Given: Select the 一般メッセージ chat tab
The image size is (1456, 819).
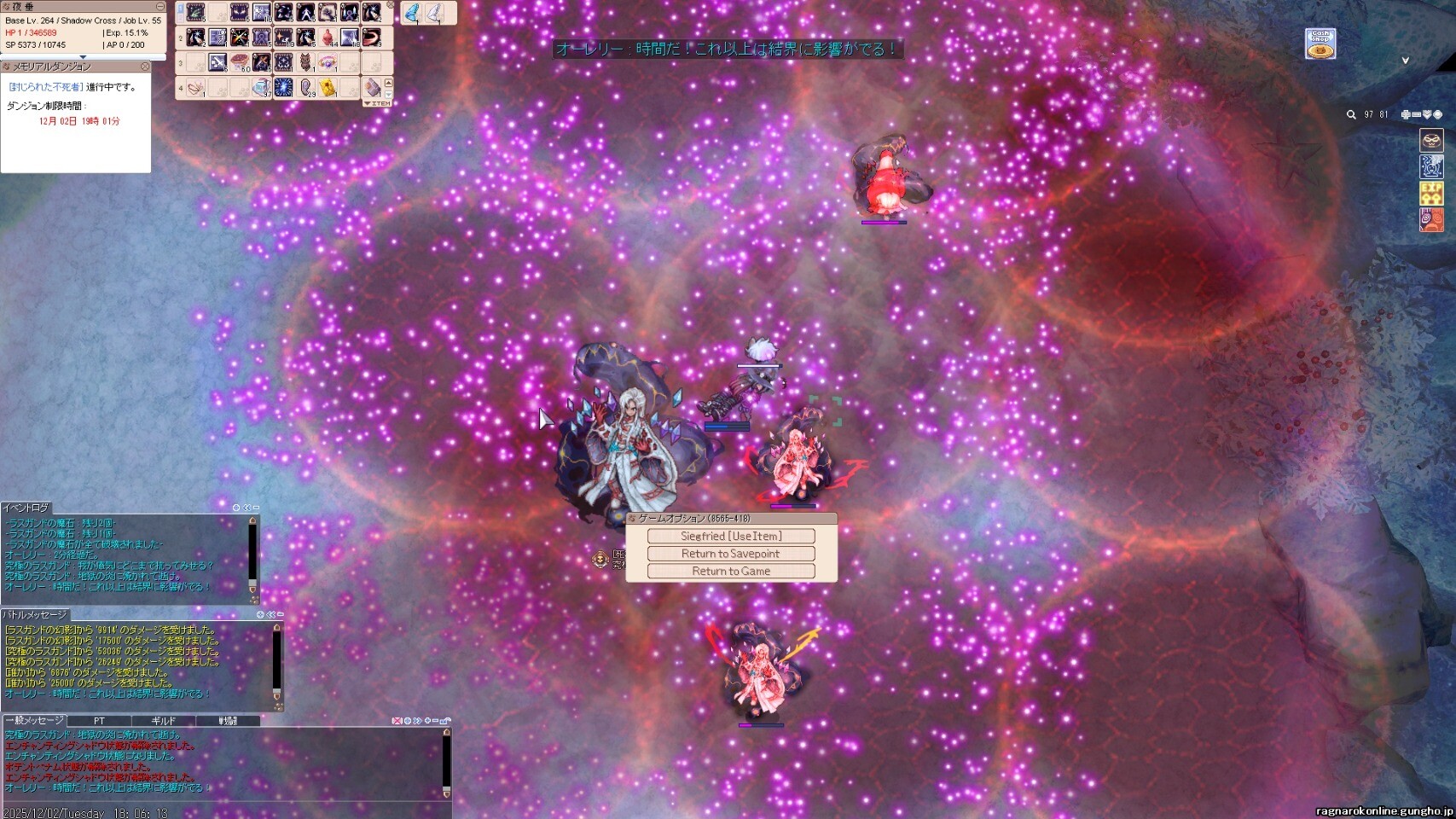Looking at the screenshot, I should [x=35, y=721].
